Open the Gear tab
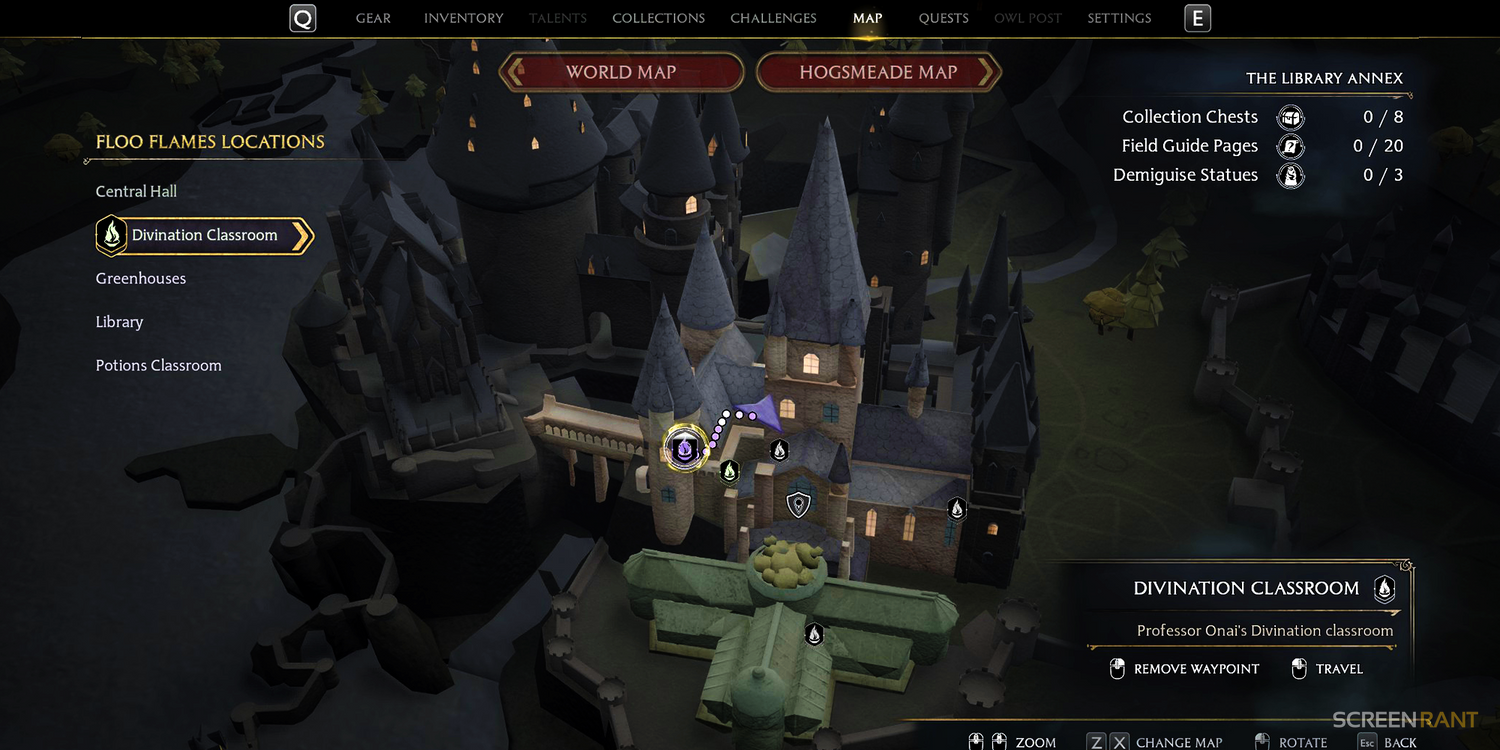This screenshot has height=750, width=1500. click(x=373, y=18)
